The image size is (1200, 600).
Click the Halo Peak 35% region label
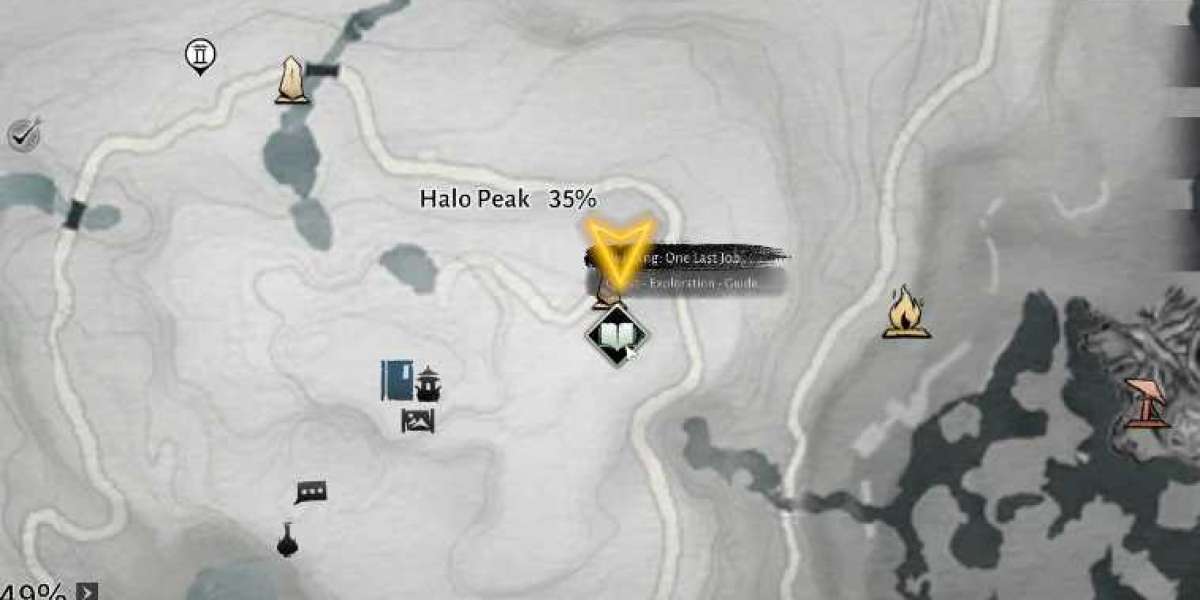507,199
